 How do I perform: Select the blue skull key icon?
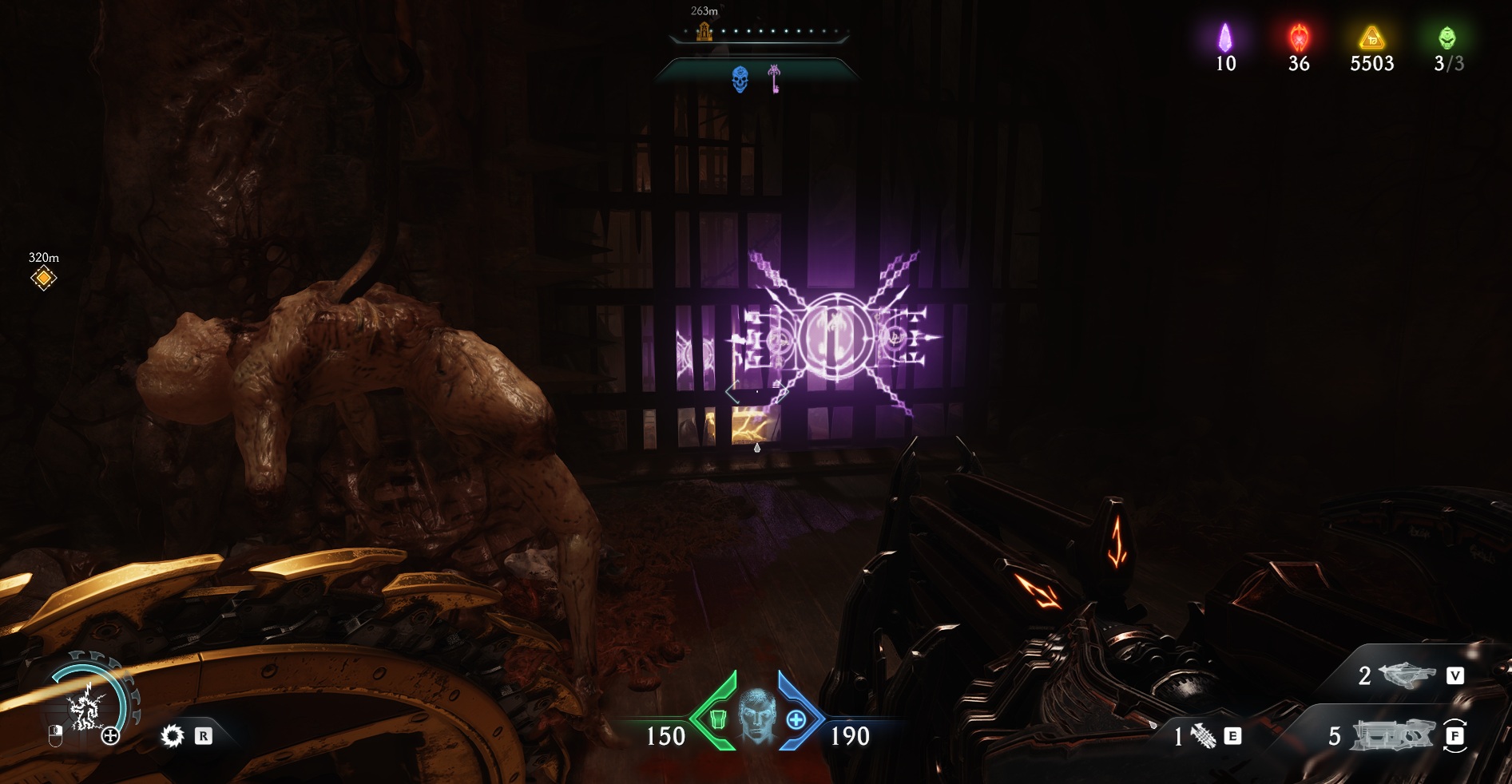(740, 79)
